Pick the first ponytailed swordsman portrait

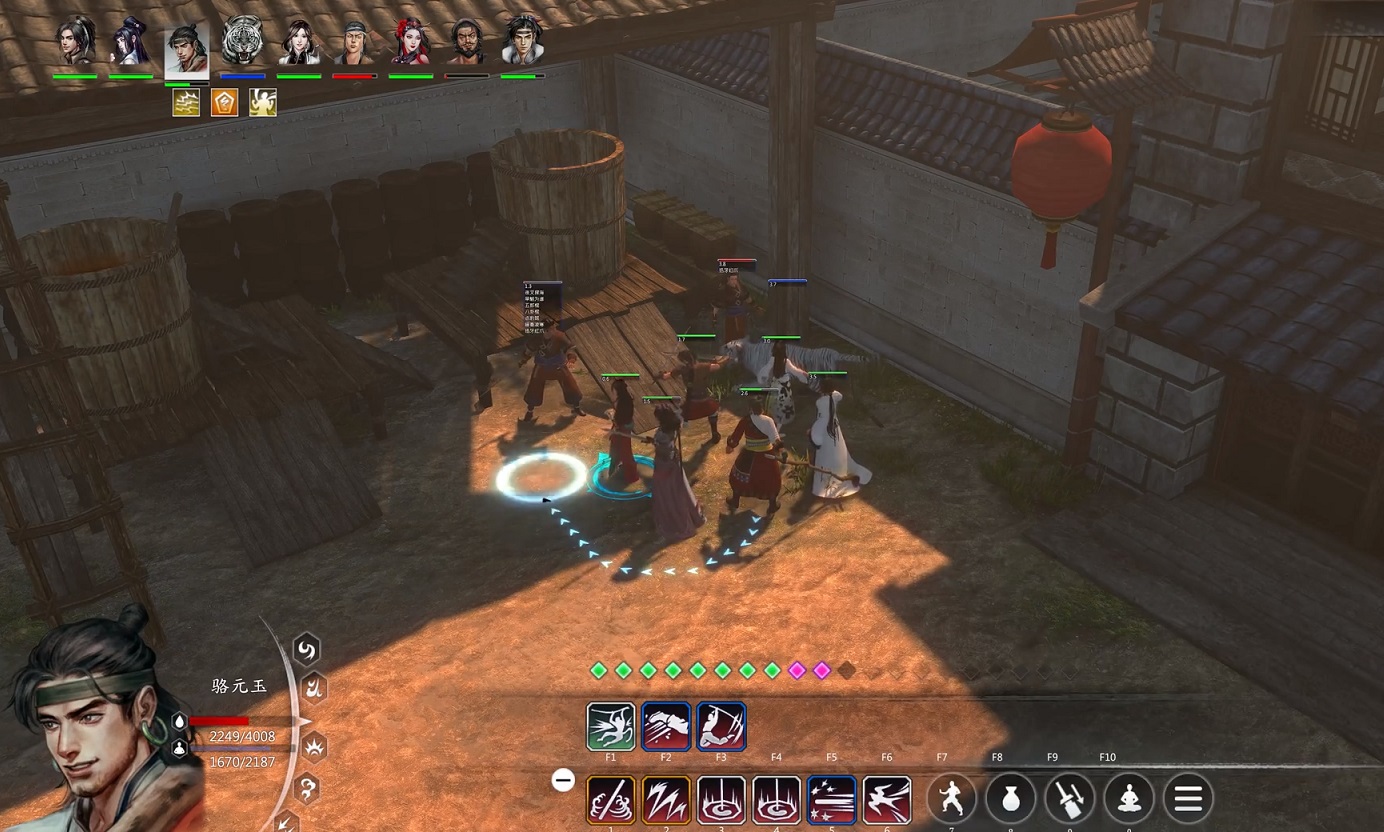pos(75,41)
